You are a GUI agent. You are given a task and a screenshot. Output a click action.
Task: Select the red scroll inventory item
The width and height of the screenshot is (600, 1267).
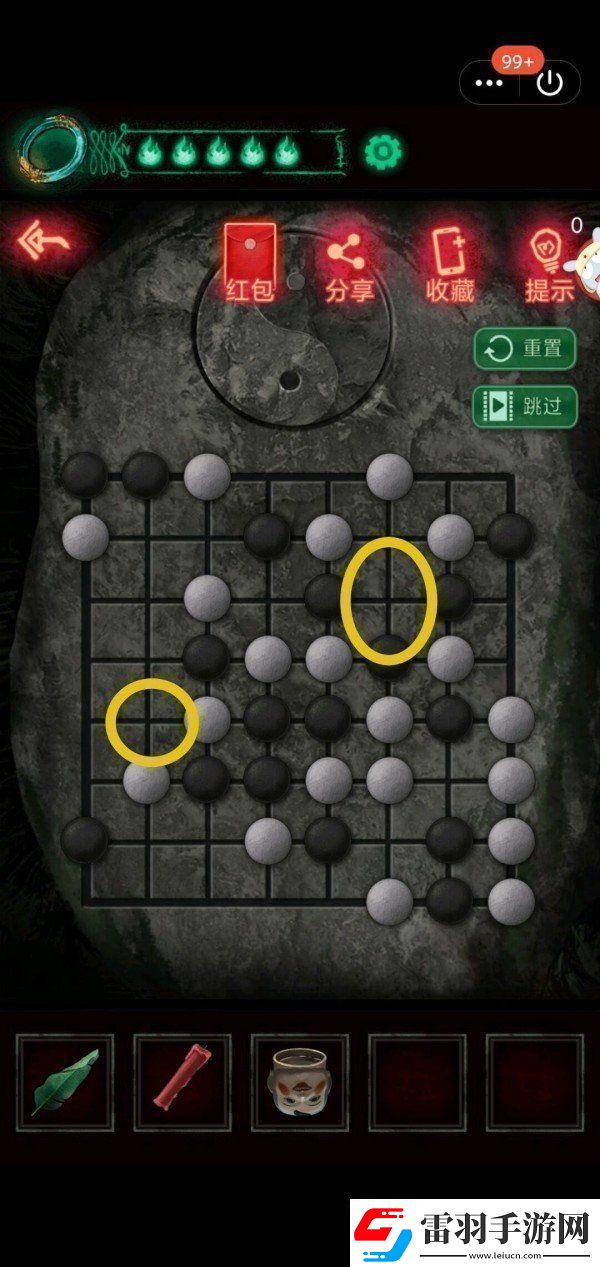pyautogui.click(x=182, y=1082)
